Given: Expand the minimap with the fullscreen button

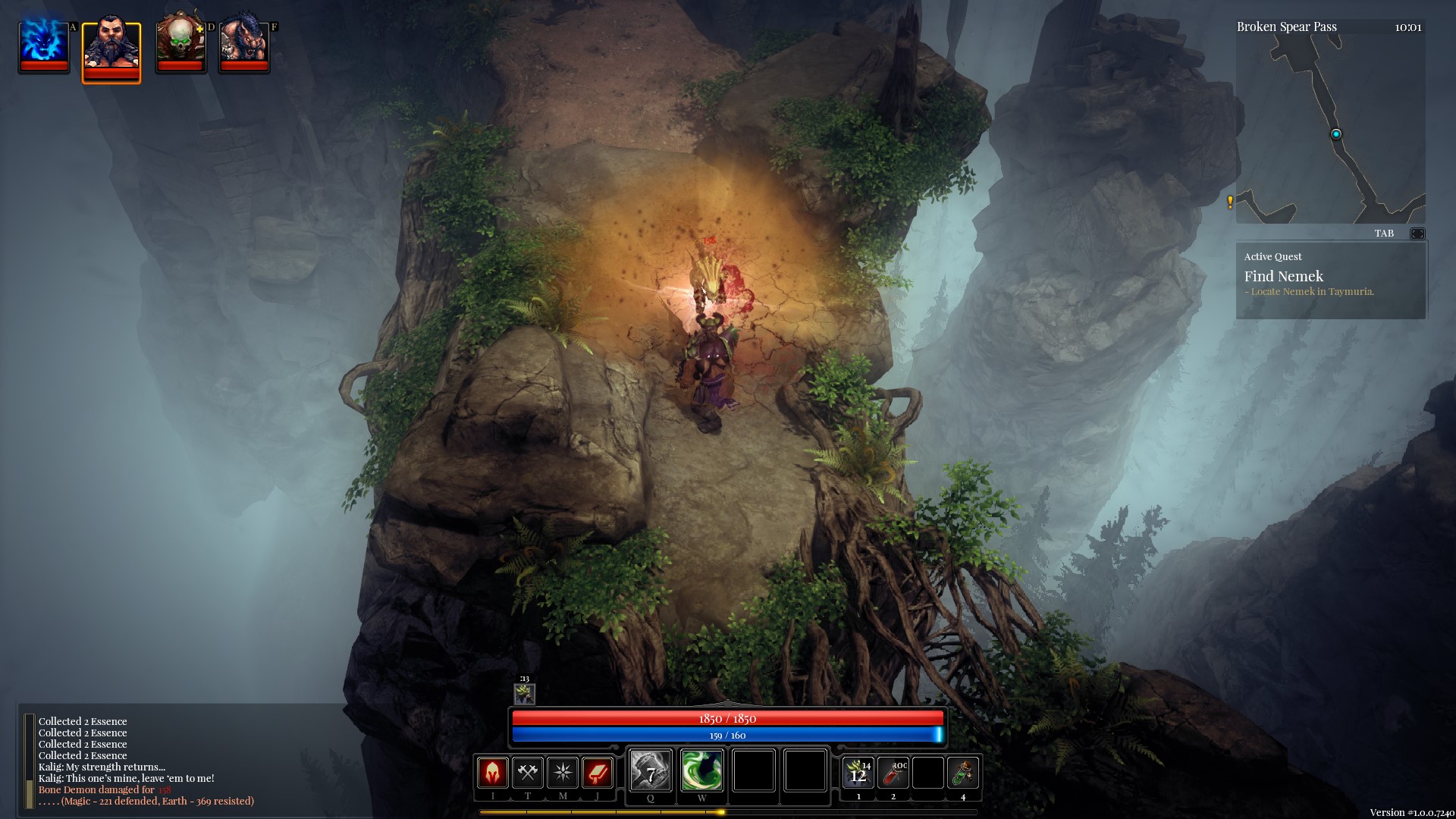Looking at the screenshot, I should 1417,234.
